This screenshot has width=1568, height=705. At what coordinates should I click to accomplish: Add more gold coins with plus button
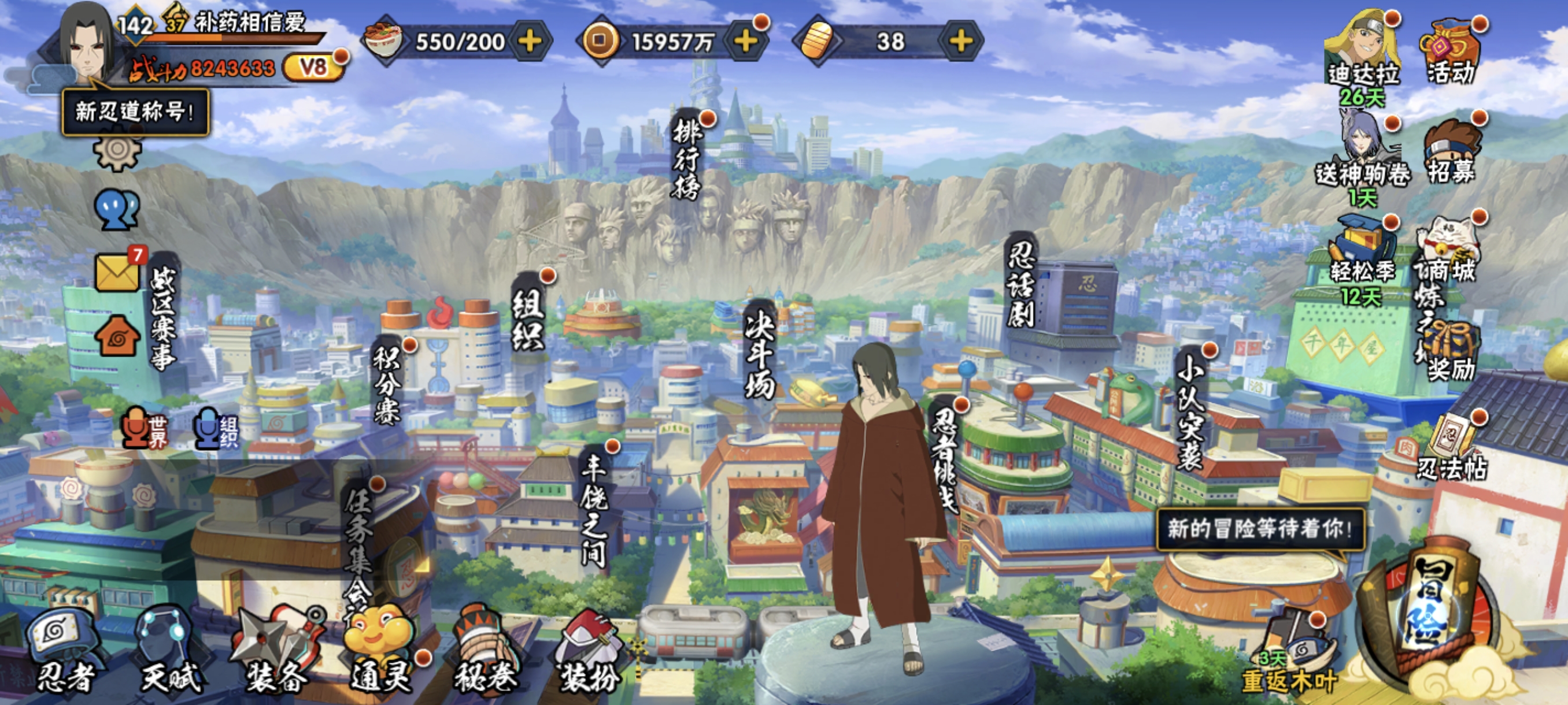pyautogui.click(x=746, y=42)
